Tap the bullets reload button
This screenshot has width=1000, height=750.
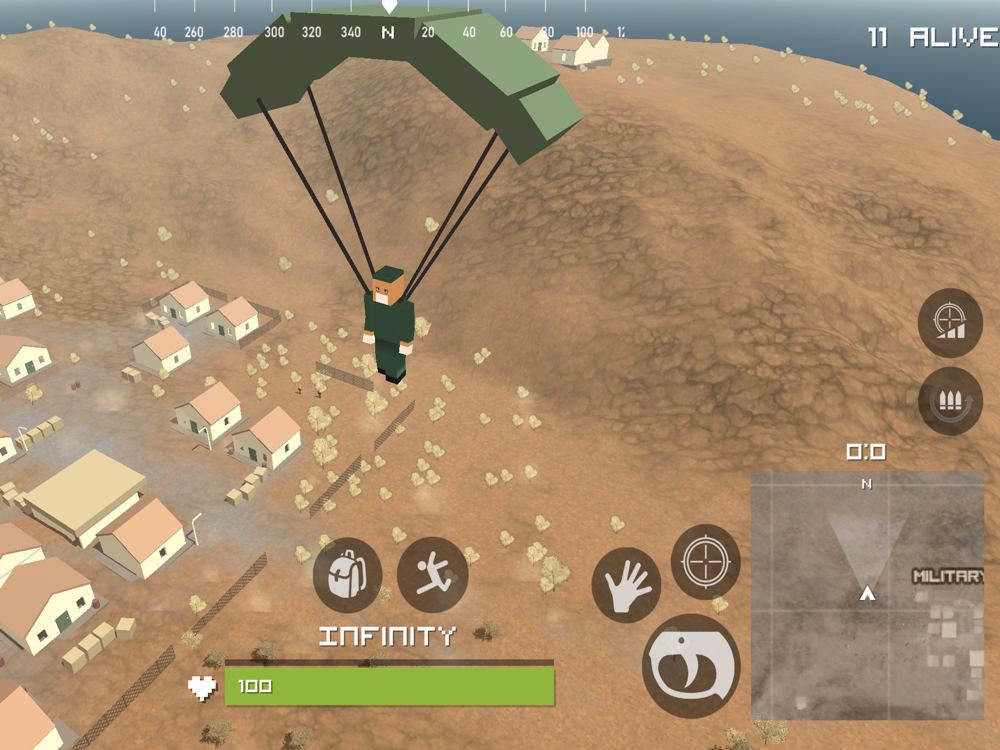click(x=950, y=401)
